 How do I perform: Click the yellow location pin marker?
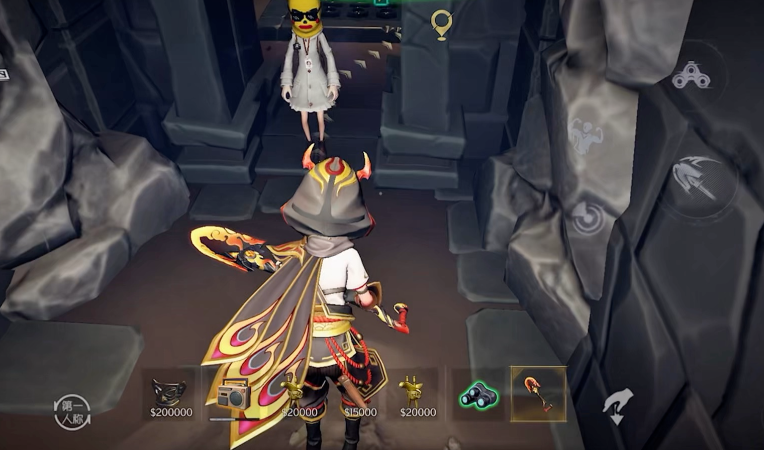tap(441, 24)
